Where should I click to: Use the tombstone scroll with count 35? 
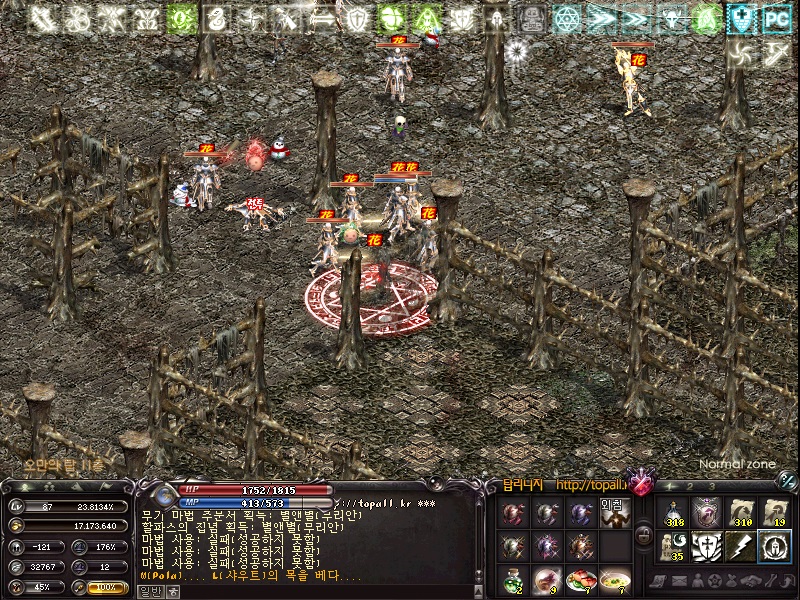click(674, 546)
